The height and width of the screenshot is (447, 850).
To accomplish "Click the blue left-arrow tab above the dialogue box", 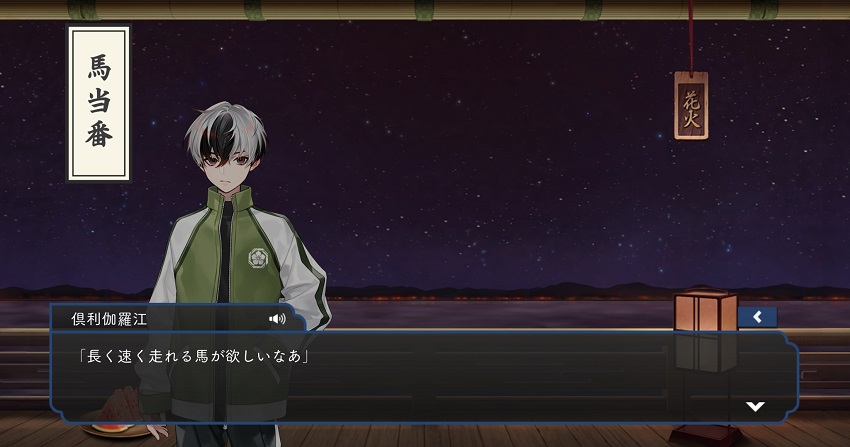I will point(757,317).
